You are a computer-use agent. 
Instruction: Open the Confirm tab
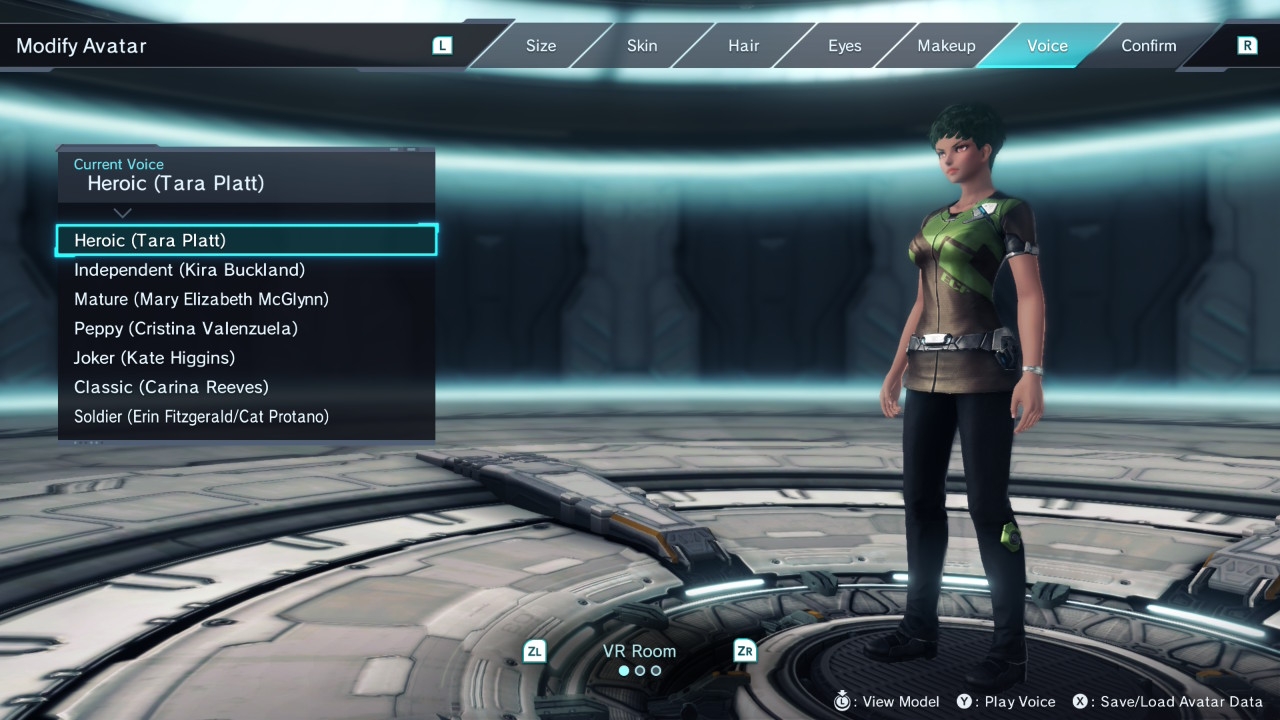pos(1148,46)
